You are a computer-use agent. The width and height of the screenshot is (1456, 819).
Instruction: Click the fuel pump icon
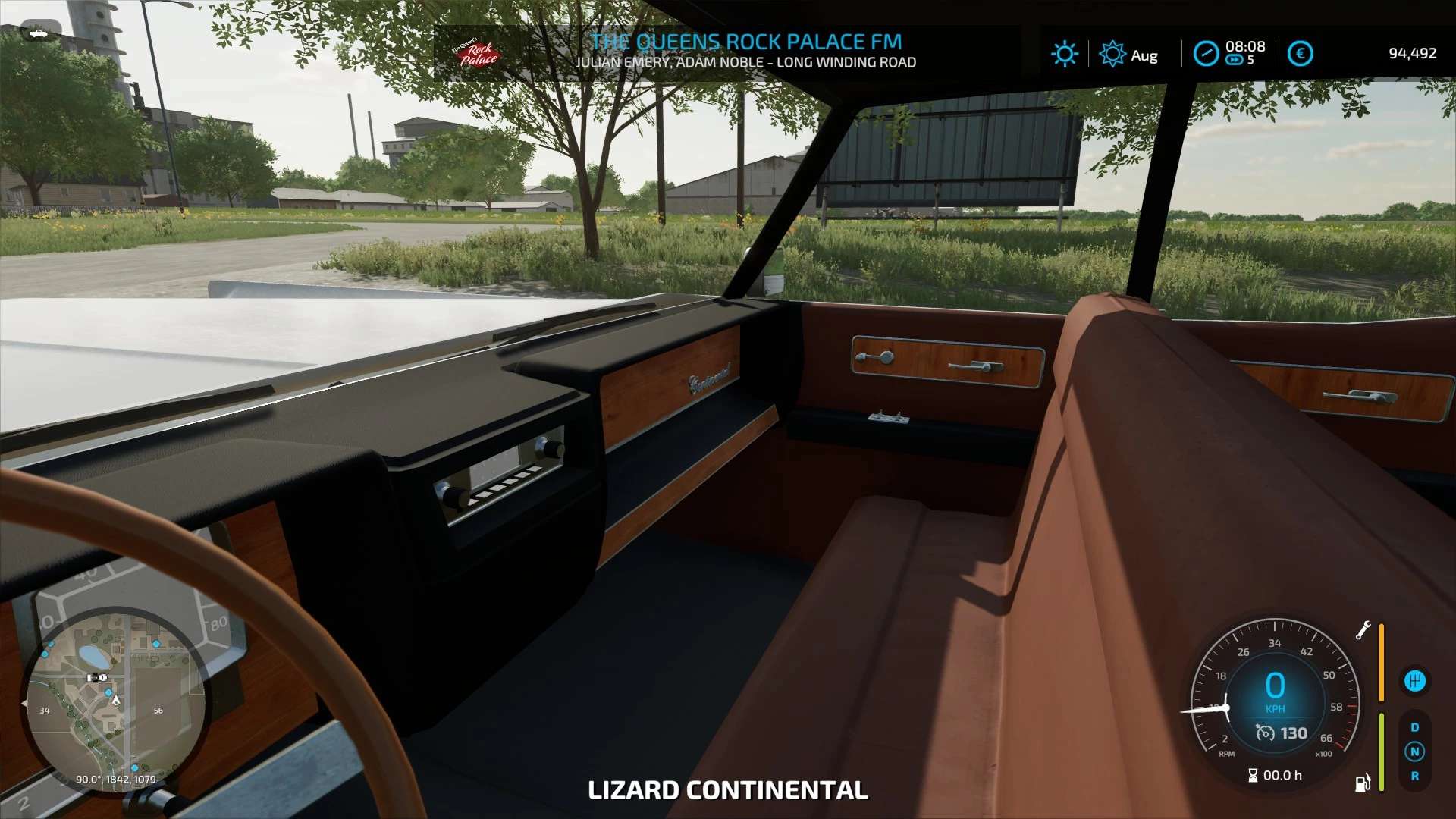(x=1362, y=783)
